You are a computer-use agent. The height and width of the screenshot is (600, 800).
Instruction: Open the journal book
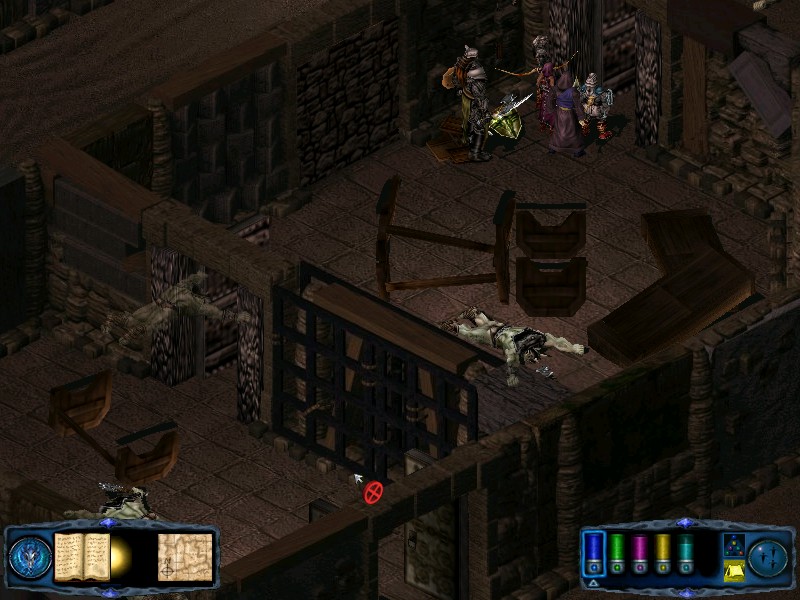[82, 554]
